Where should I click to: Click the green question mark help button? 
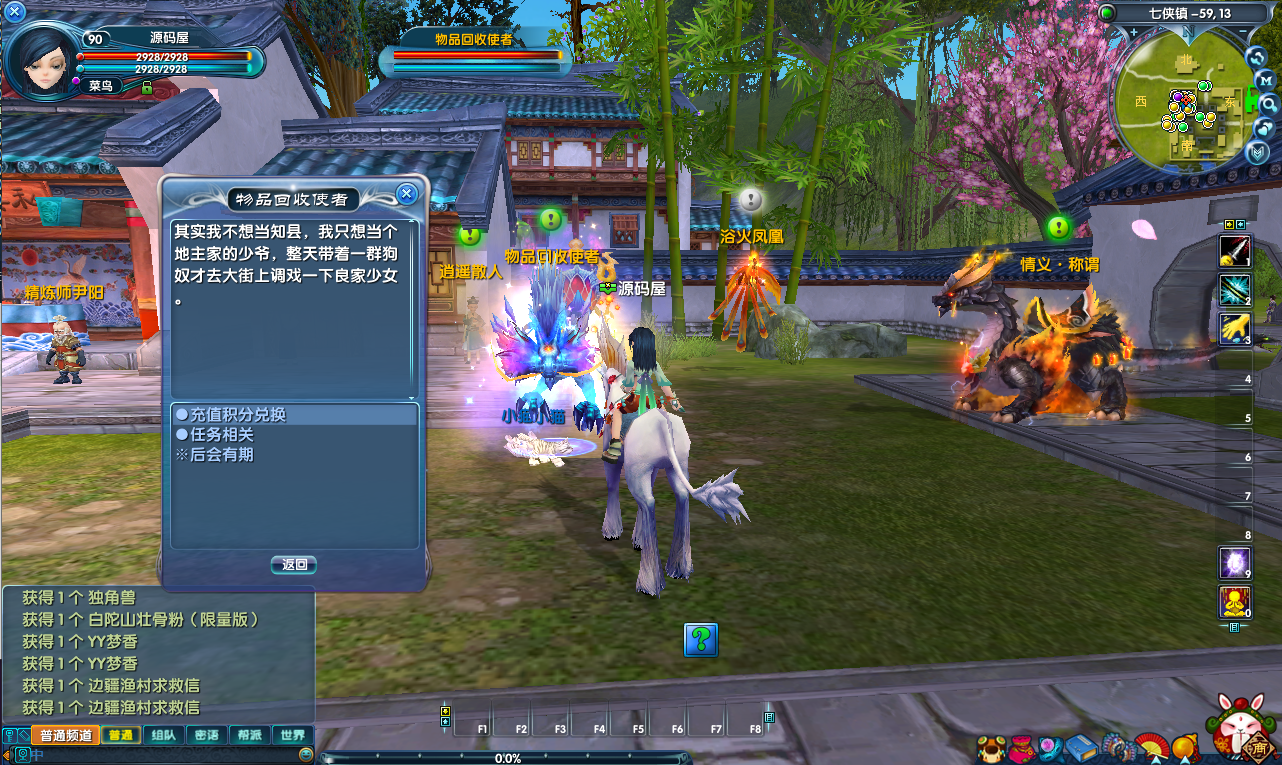701,640
